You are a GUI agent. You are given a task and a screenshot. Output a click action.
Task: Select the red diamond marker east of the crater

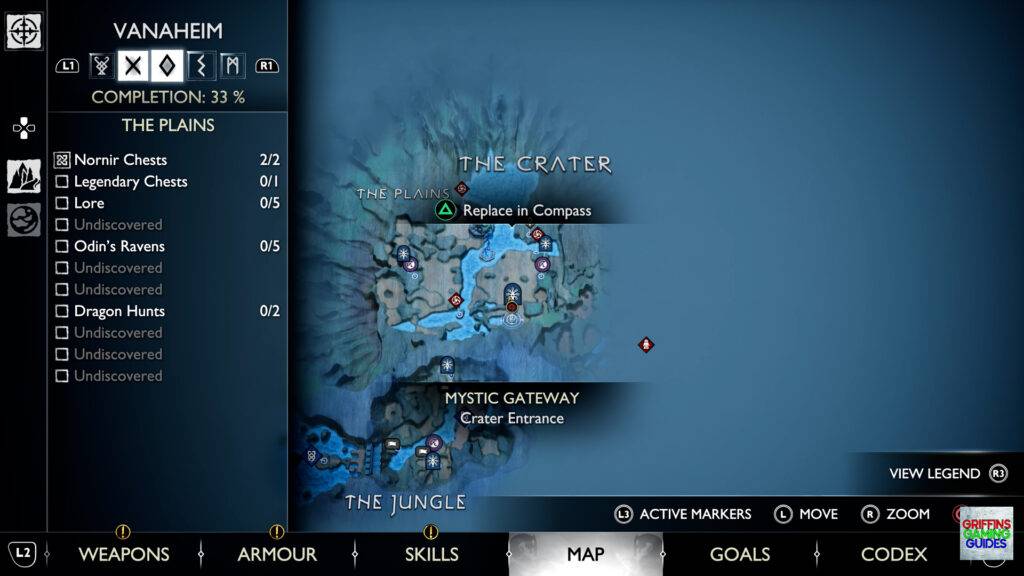click(646, 345)
